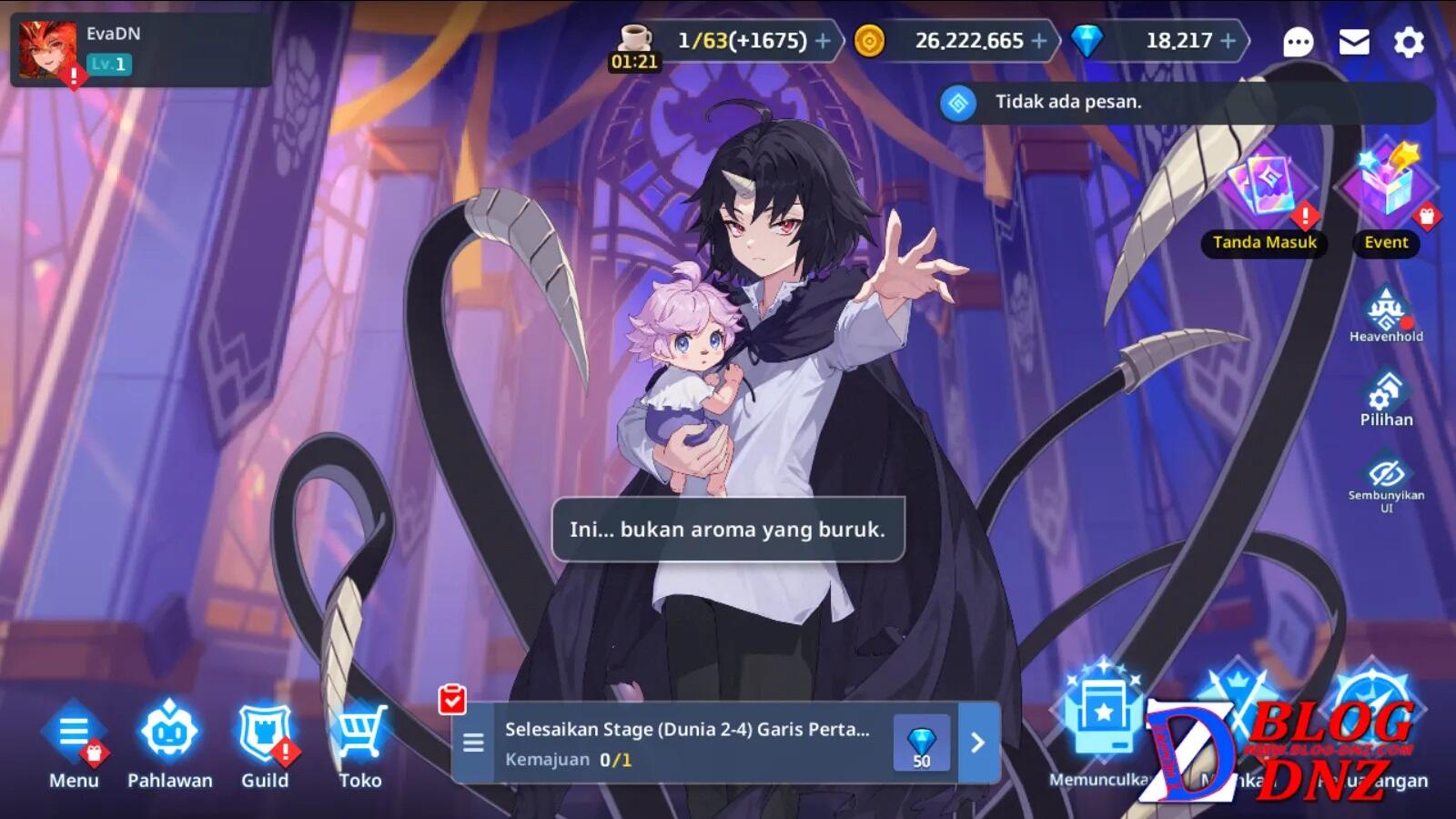The width and height of the screenshot is (1456, 819).
Task: Visit the Toko shop
Action: point(360,742)
